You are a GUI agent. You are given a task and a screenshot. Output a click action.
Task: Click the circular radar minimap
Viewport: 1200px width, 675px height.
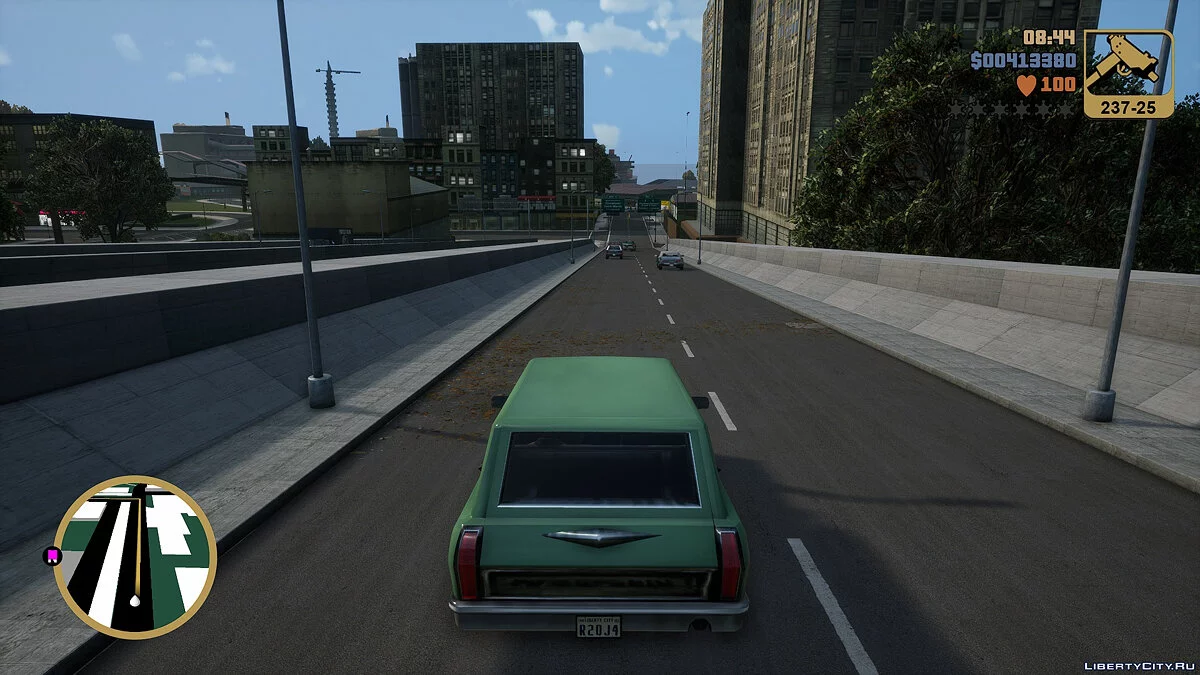pyautogui.click(x=135, y=557)
